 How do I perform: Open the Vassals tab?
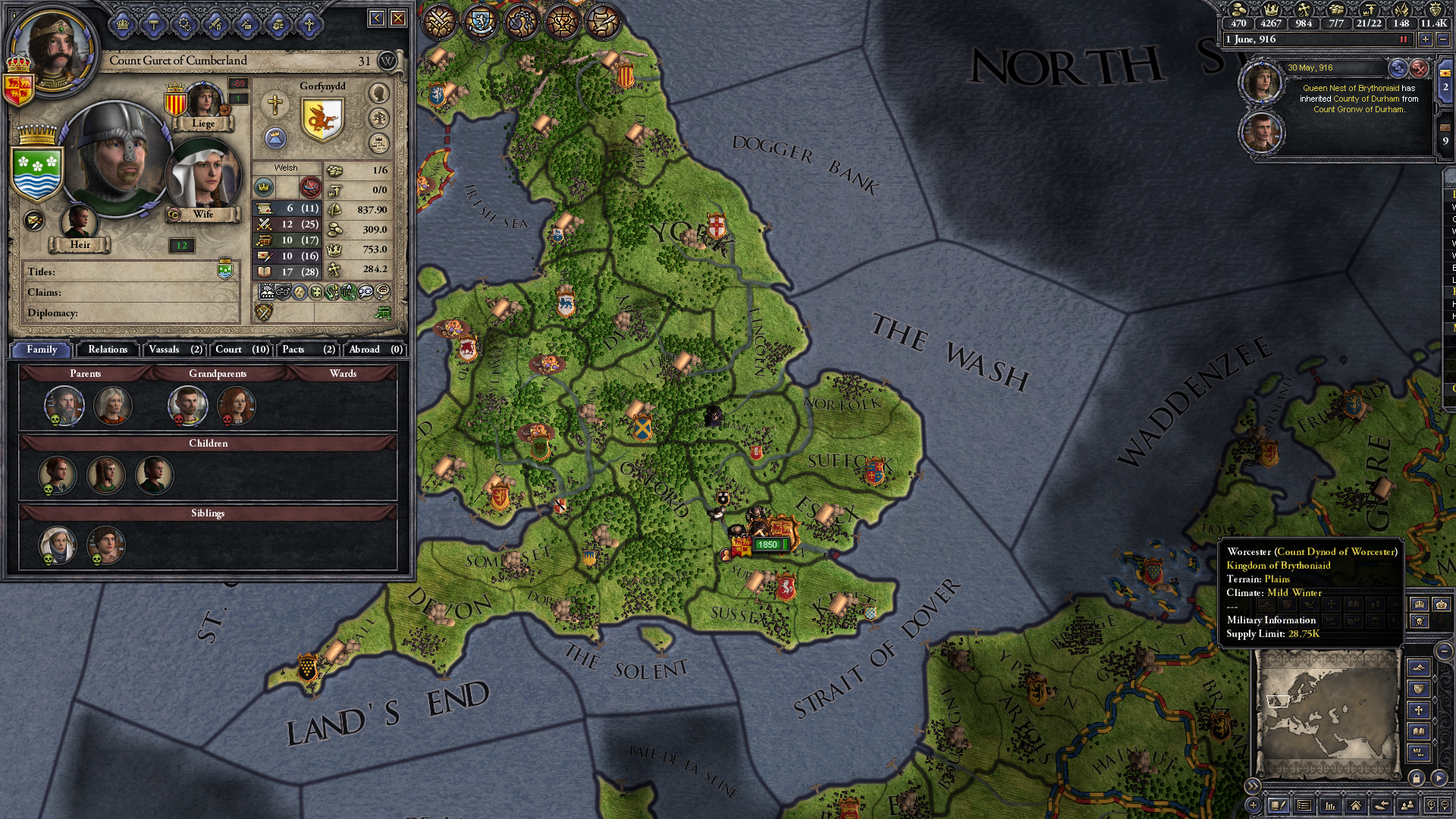(x=173, y=350)
